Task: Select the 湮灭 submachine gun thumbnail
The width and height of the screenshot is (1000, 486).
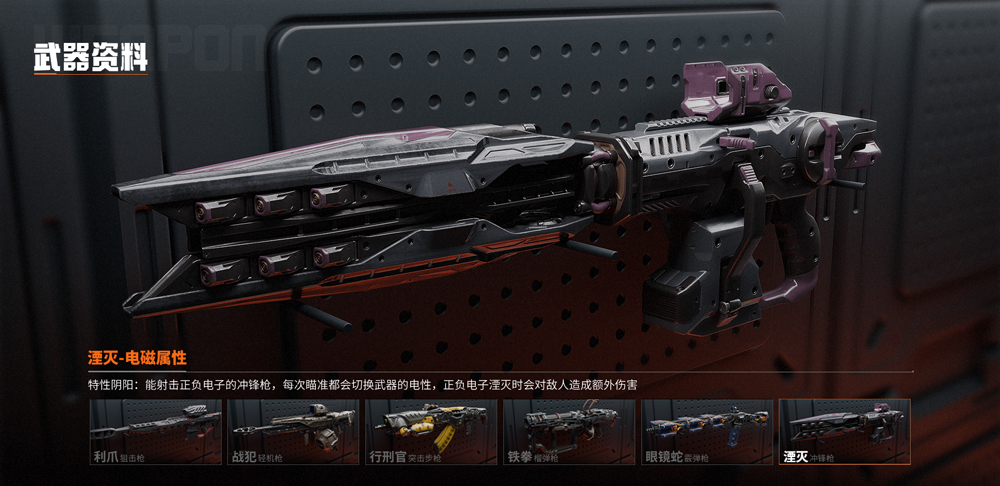Action: [x=844, y=432]
